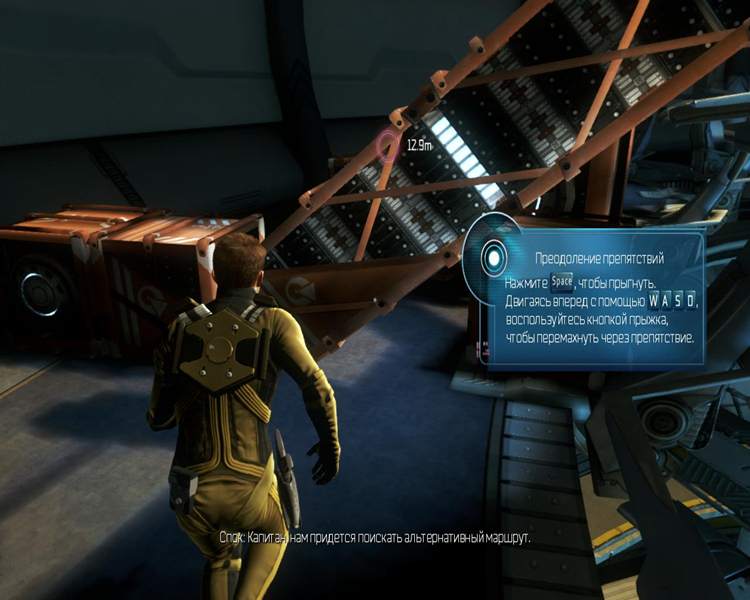Click the pink objective waypoint marker
The width and height of the screenshot is (750, 600).
(388, 147)
